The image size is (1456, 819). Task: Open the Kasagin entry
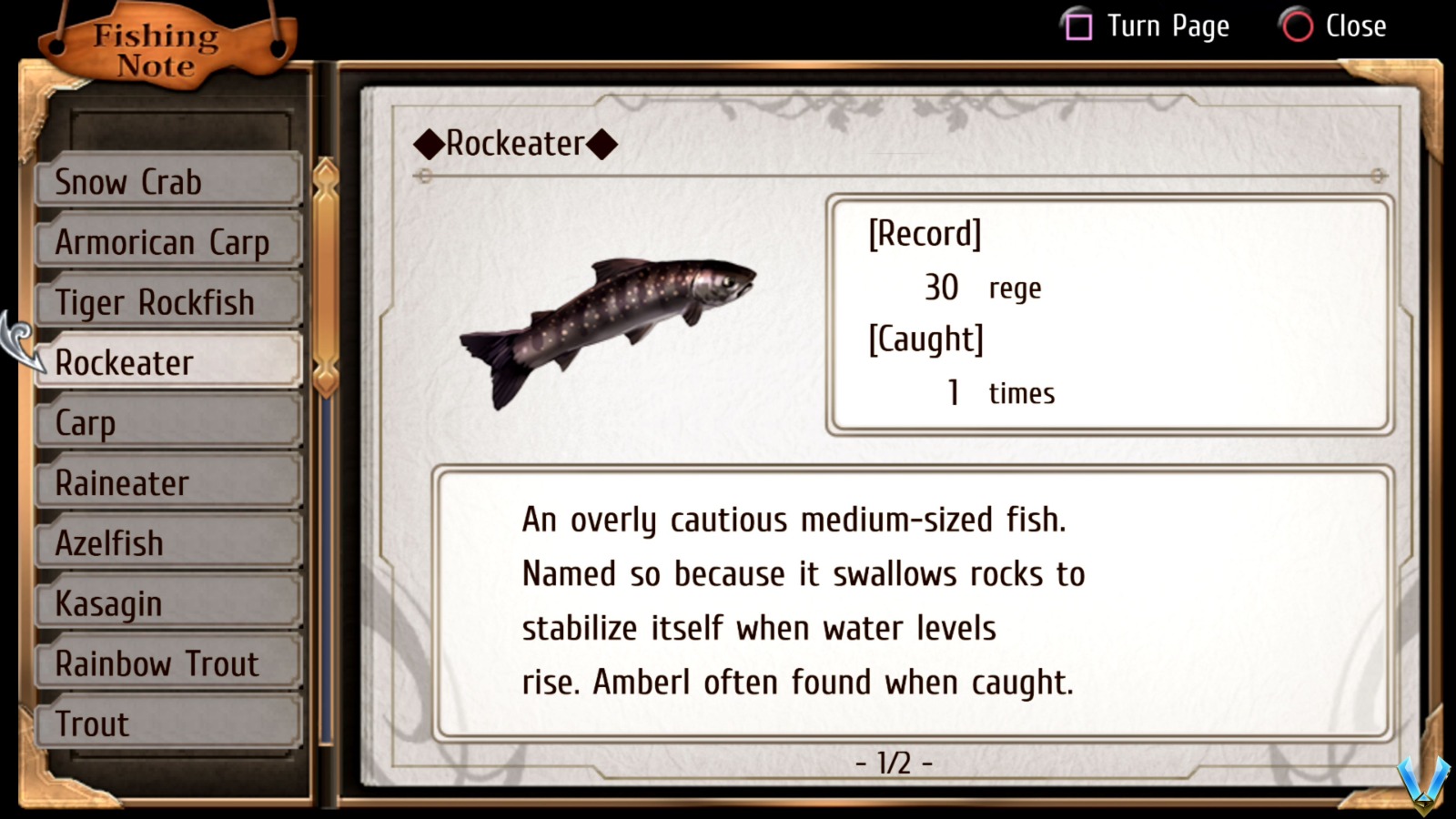pos(167,602)
